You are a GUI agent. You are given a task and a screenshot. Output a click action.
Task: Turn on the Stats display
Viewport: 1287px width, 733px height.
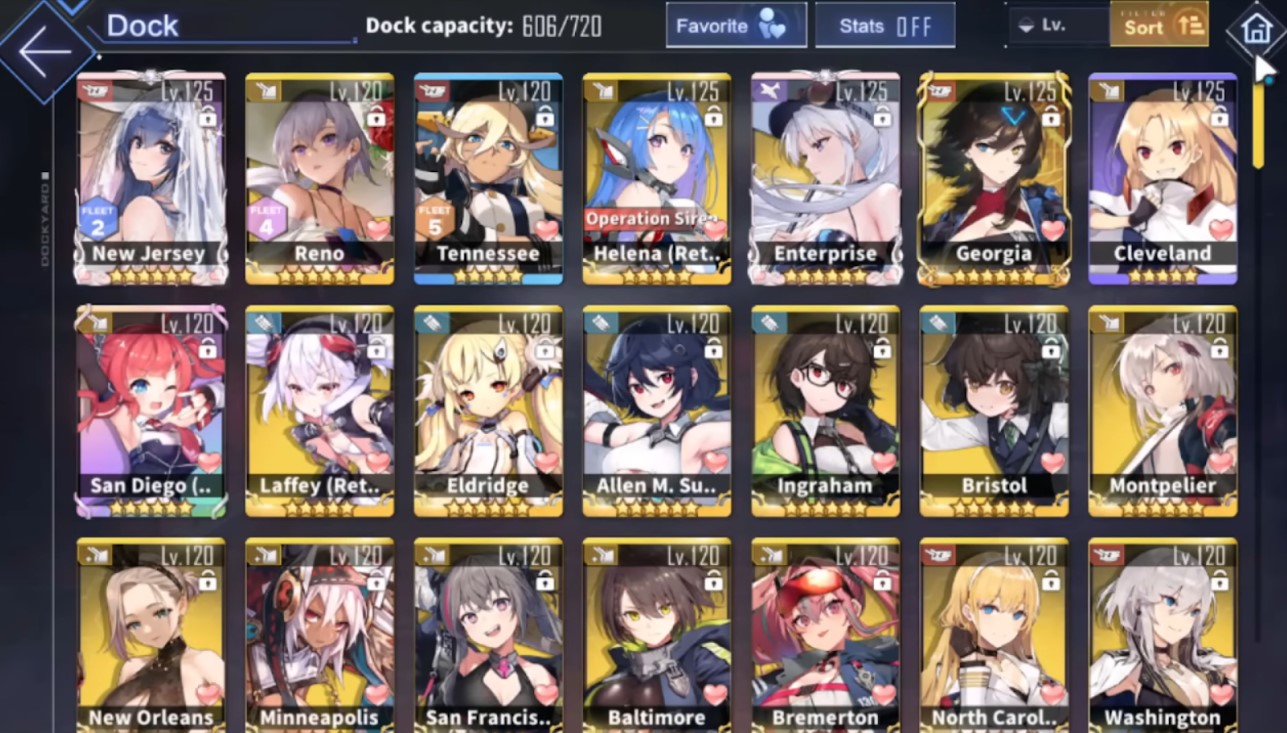pos(884,26)
